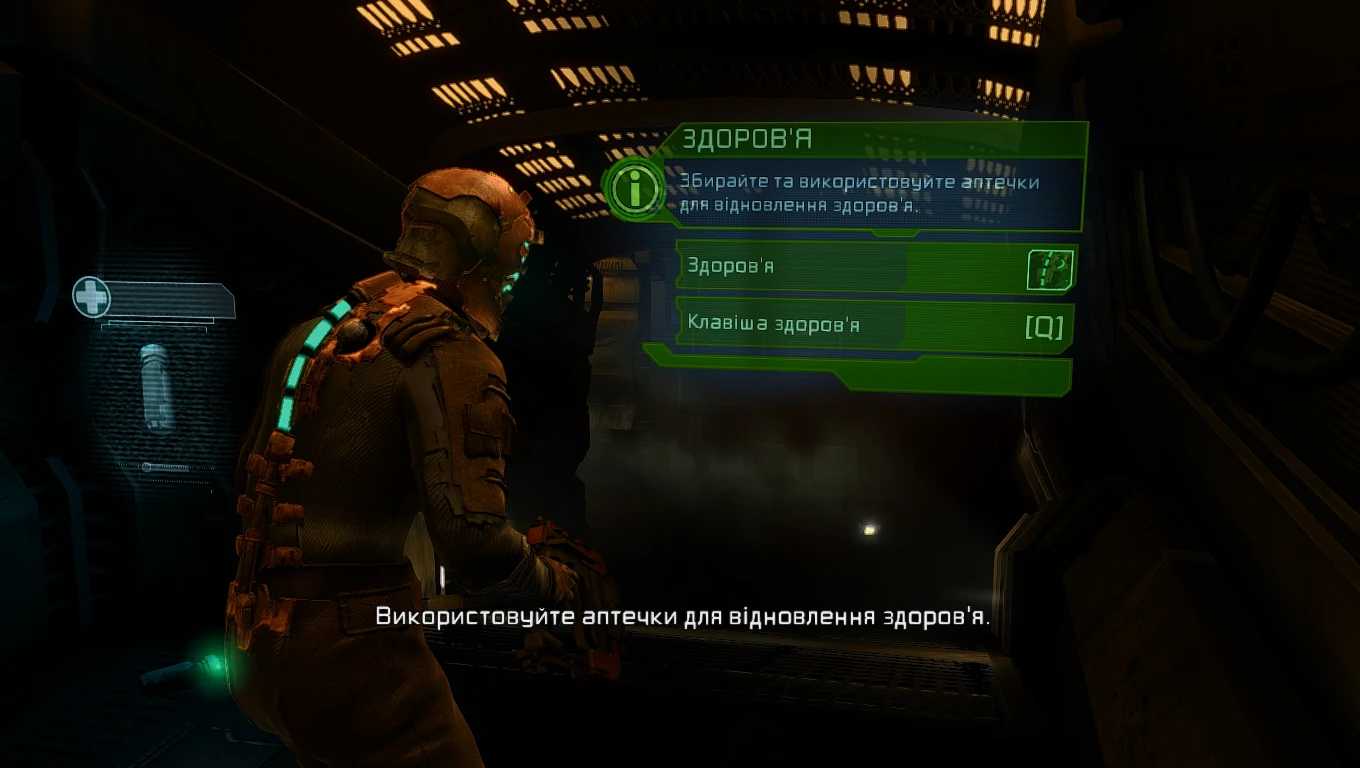Click the small white marker near Isaac's glove
The image size is (1360, 768).
pos(442,575)
